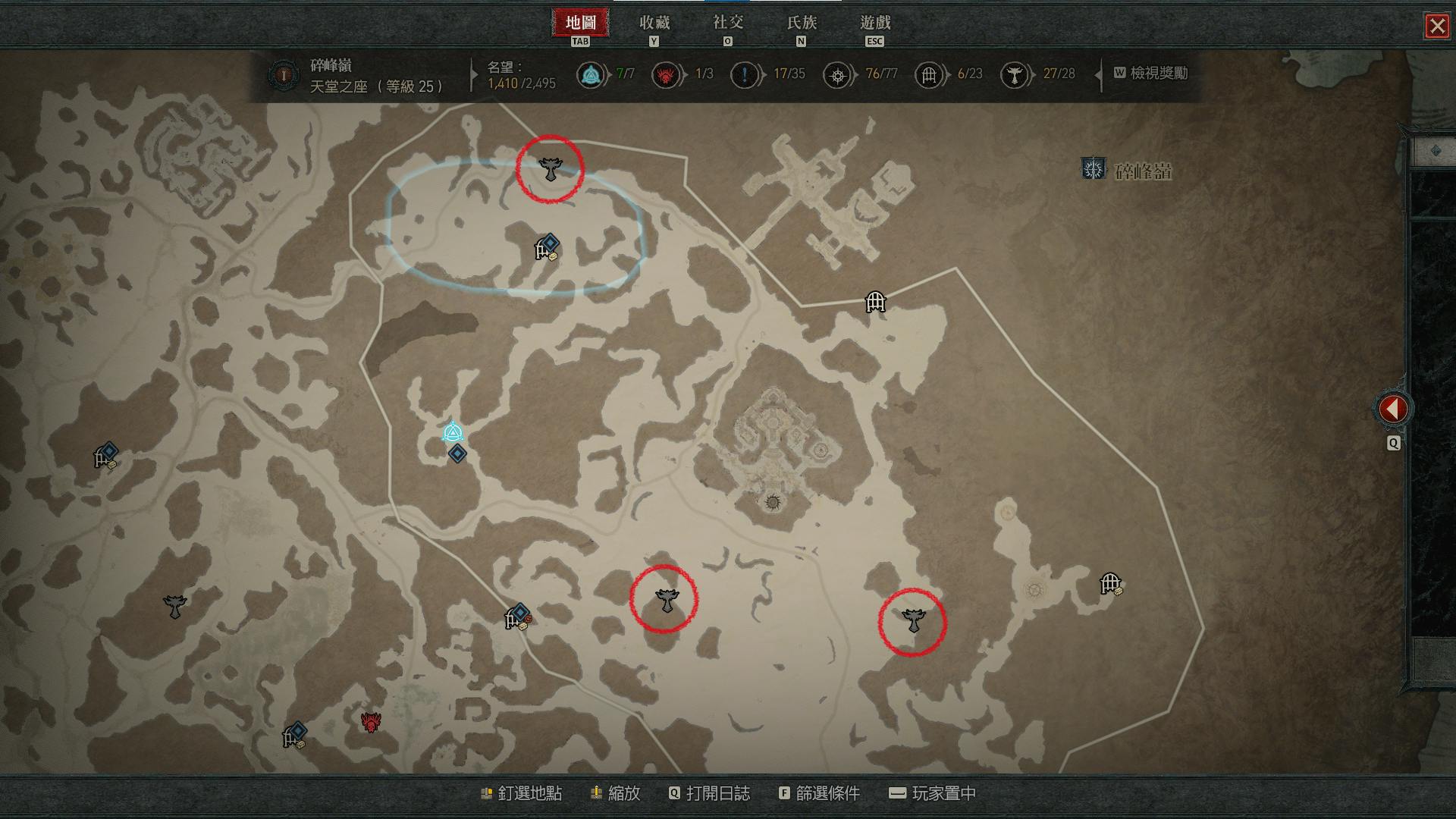1456x819 pixels.
Task: Select the side quests progress icon 17/35
Action: tap(744, 75)
